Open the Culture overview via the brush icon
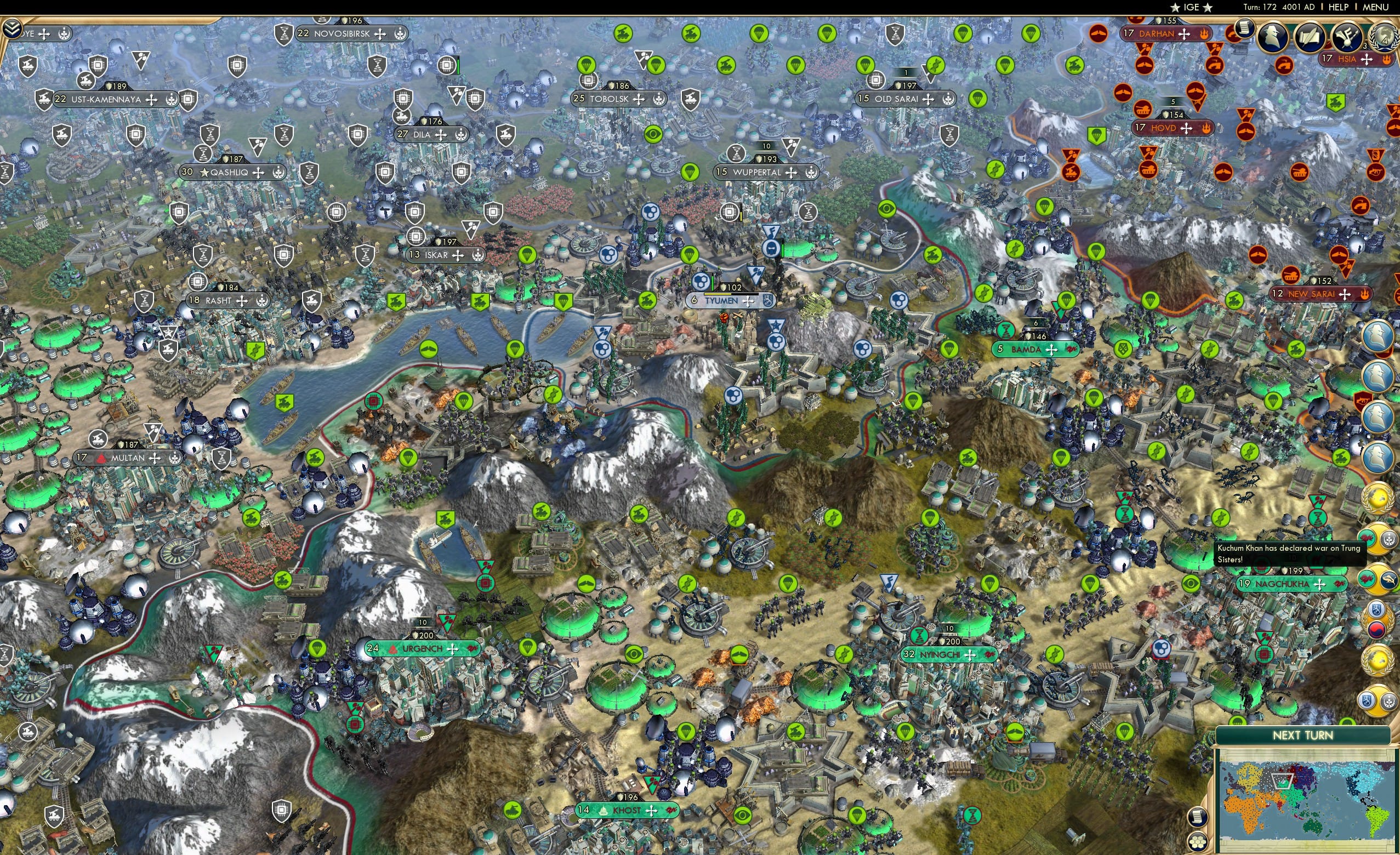 (x=1347, y=37)
